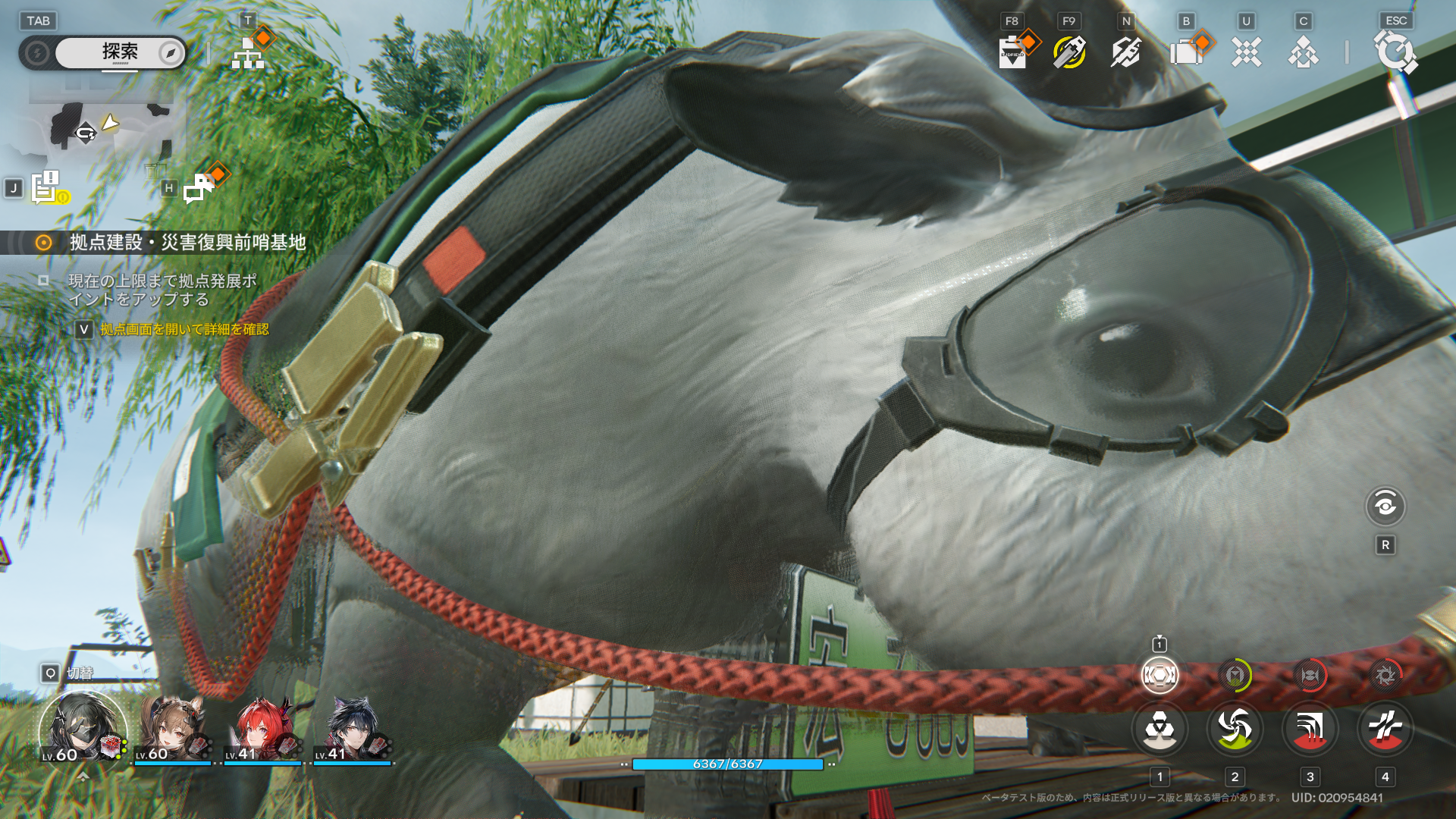Open the gear system menu
This screenshot has height=819, width=1456.
tap(1395, 52)
